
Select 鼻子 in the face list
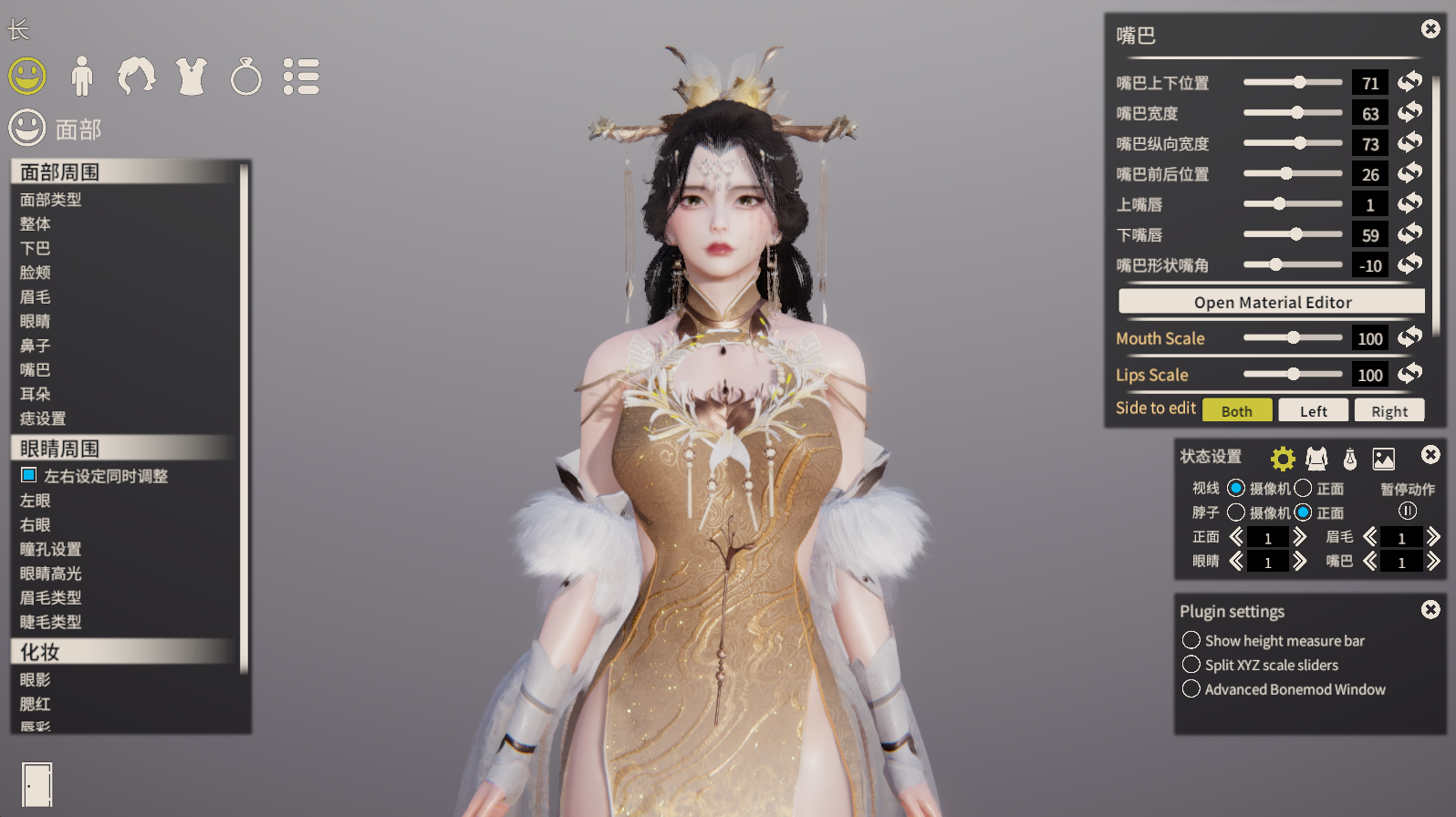point(36,346)
